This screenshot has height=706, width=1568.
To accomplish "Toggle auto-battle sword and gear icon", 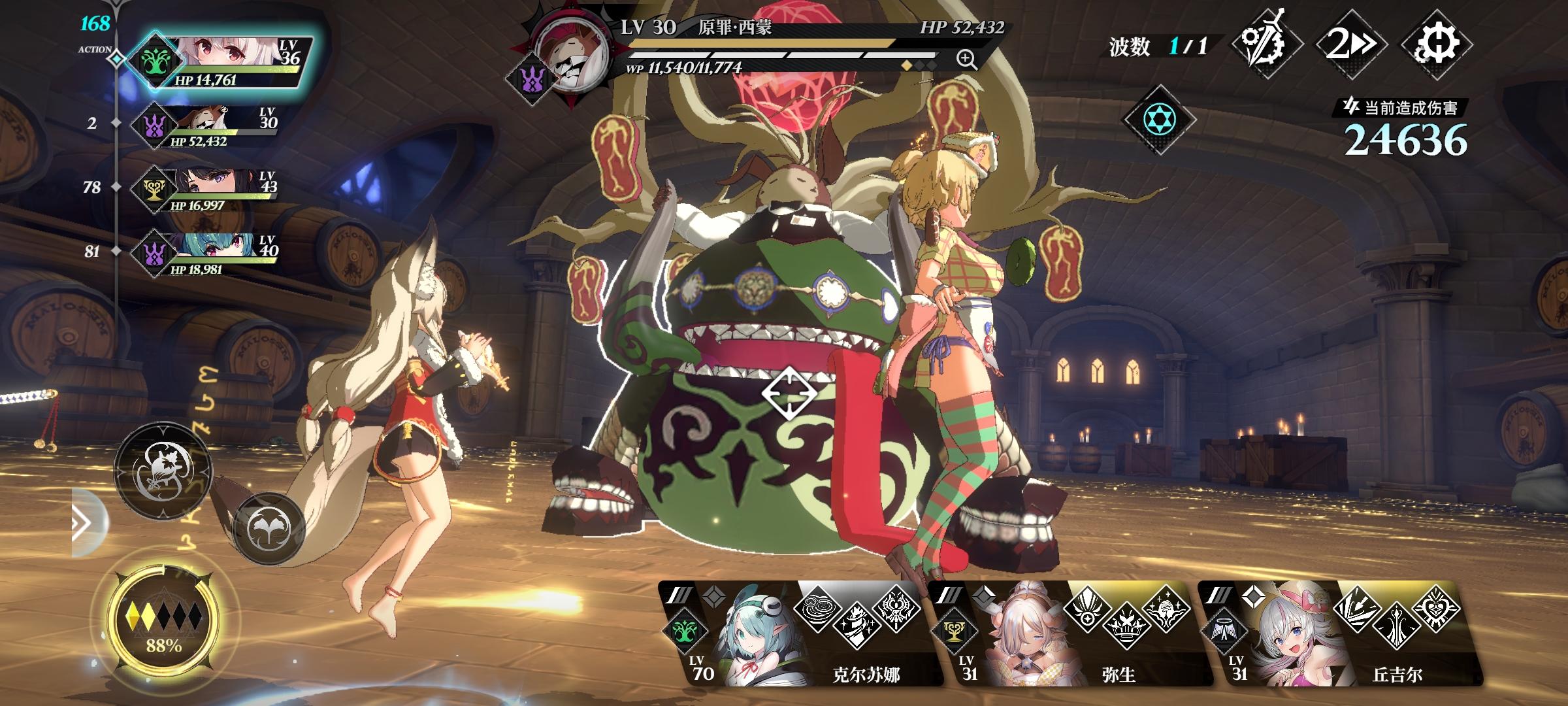I will pyautogui.click(x=1266, y=44).
